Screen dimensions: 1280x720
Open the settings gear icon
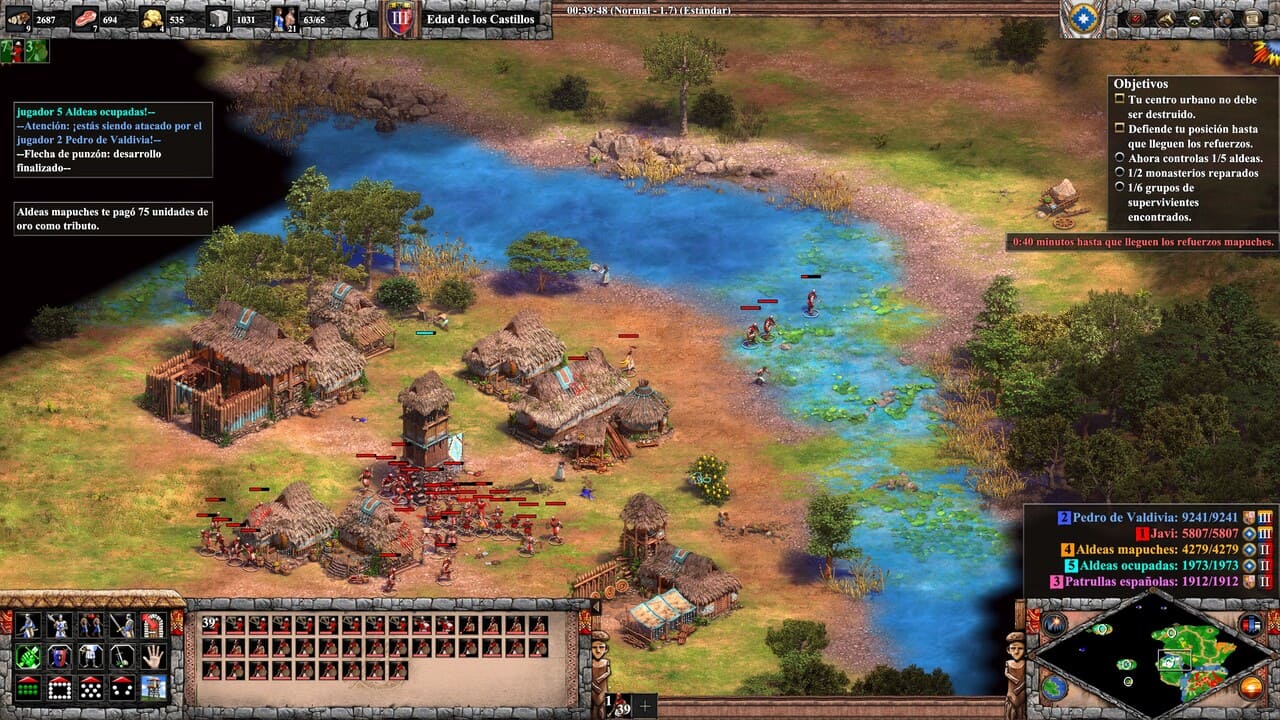pyautogui.click(x=1223, y=18)
